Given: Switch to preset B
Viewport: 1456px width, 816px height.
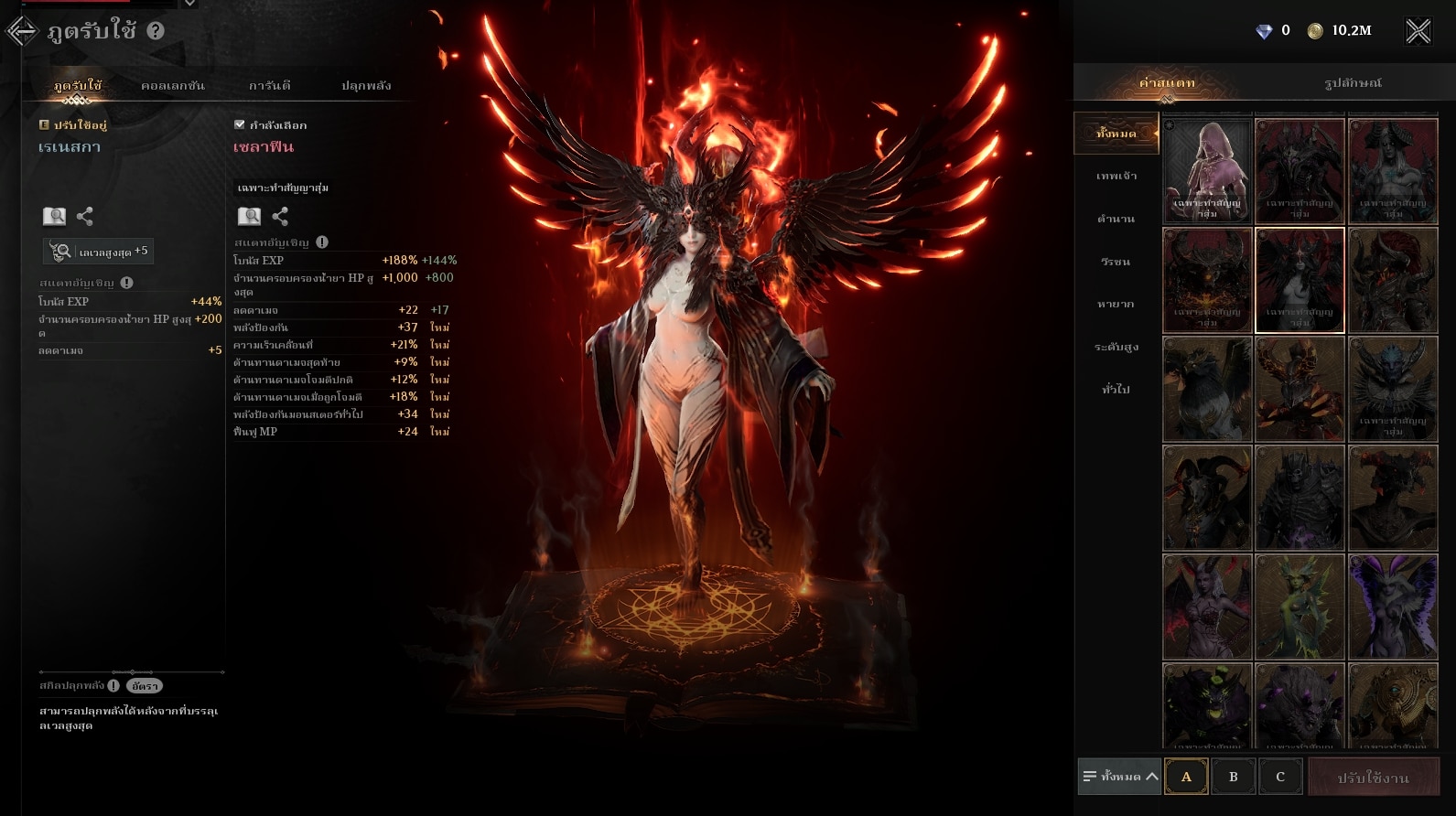Looking at the screenshot, I should point(1233,777).
